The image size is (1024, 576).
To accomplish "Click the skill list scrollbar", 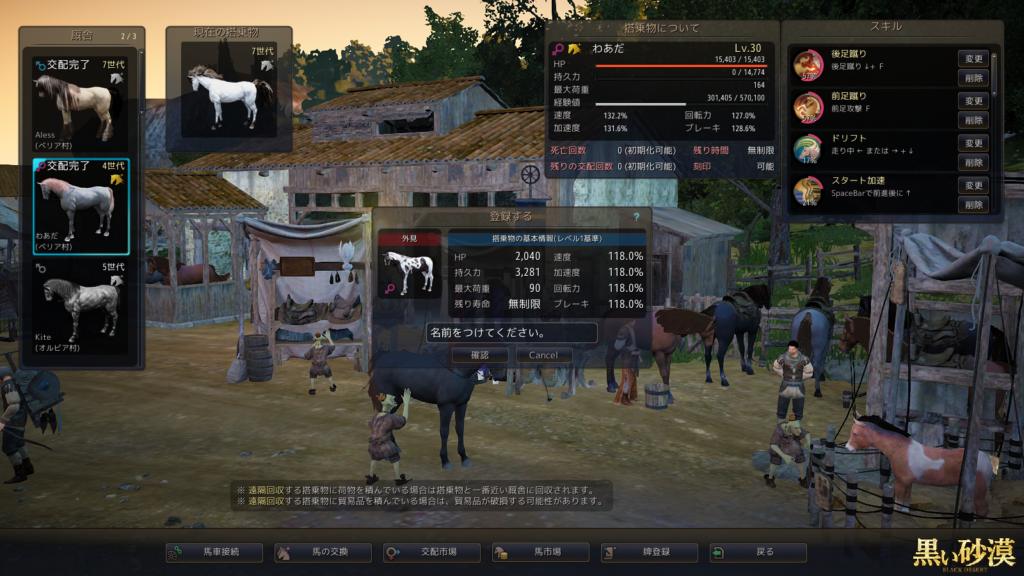I will (994, 75).
